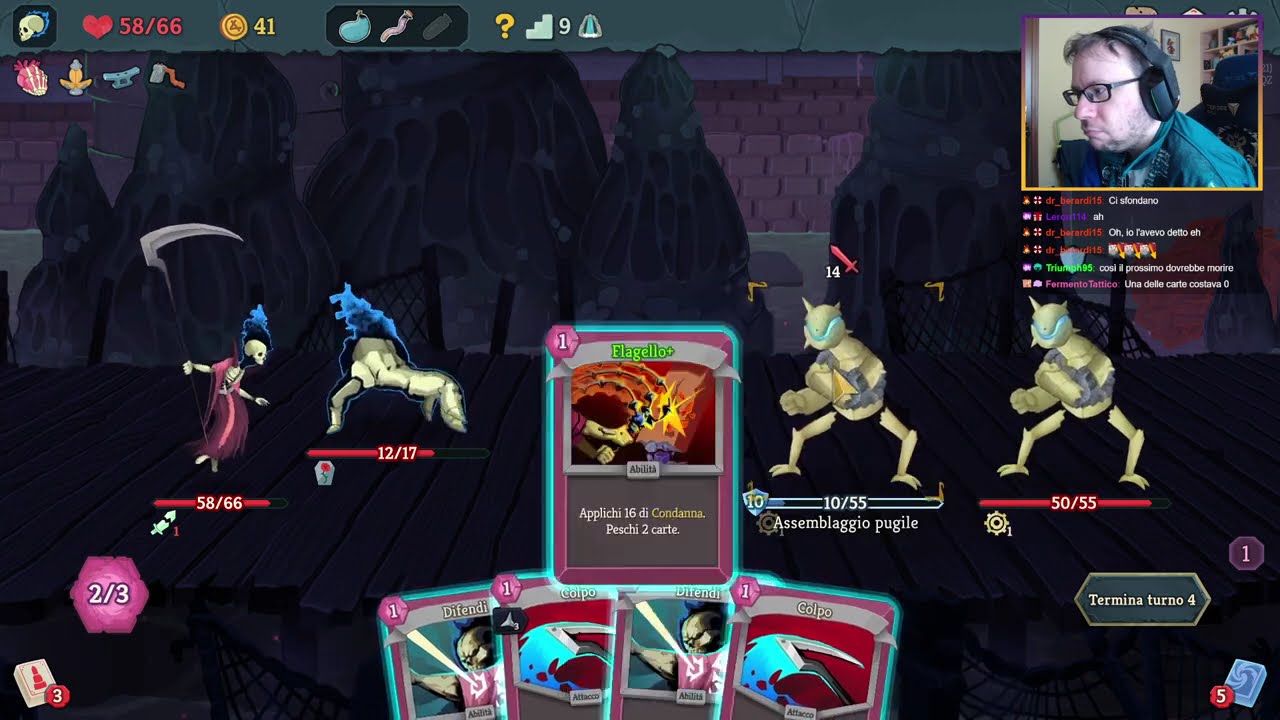
Task: Click the gold coin counter icon
Action: point(234,27)
